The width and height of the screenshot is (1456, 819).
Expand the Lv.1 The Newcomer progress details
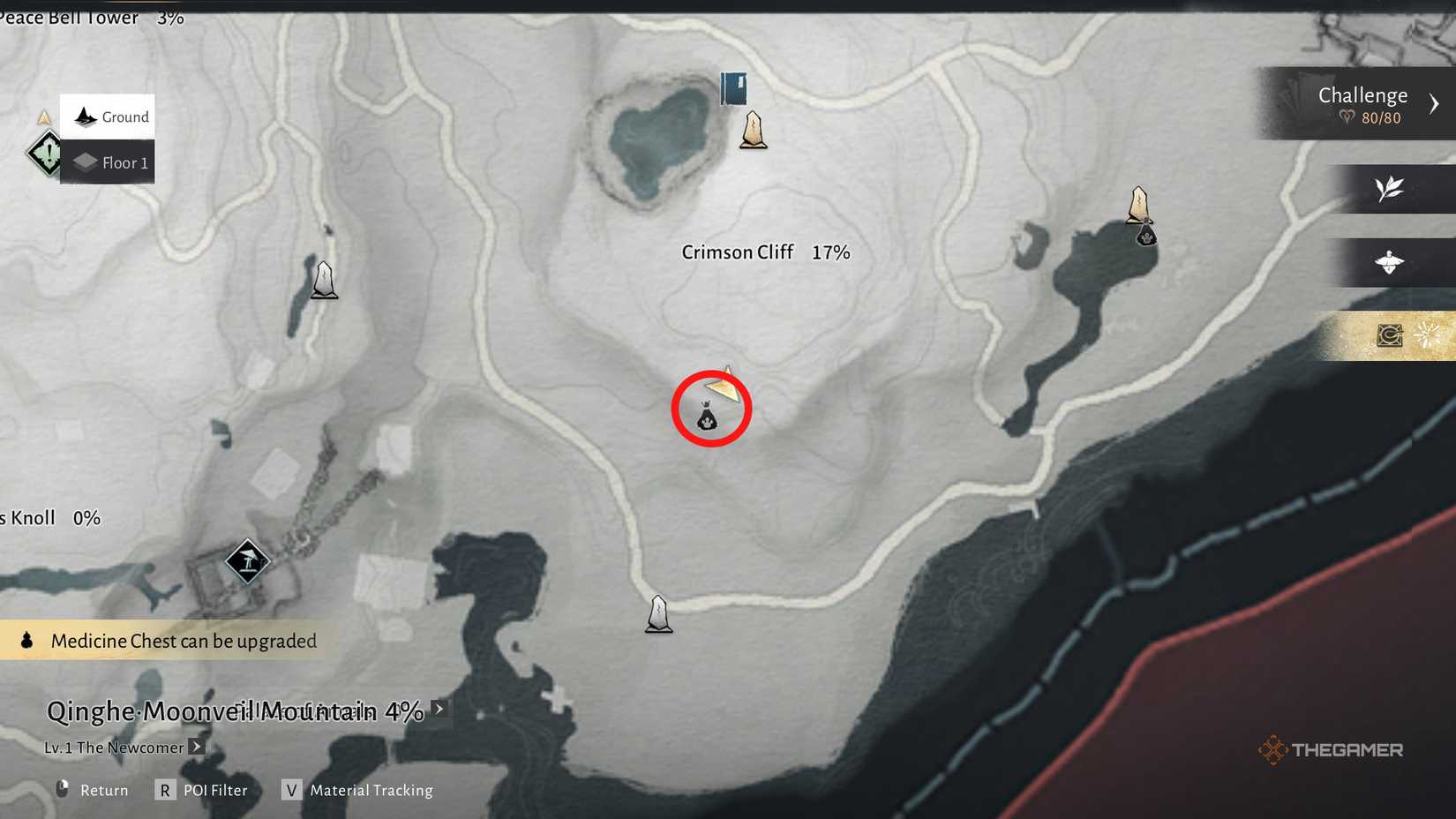point(196,747)
